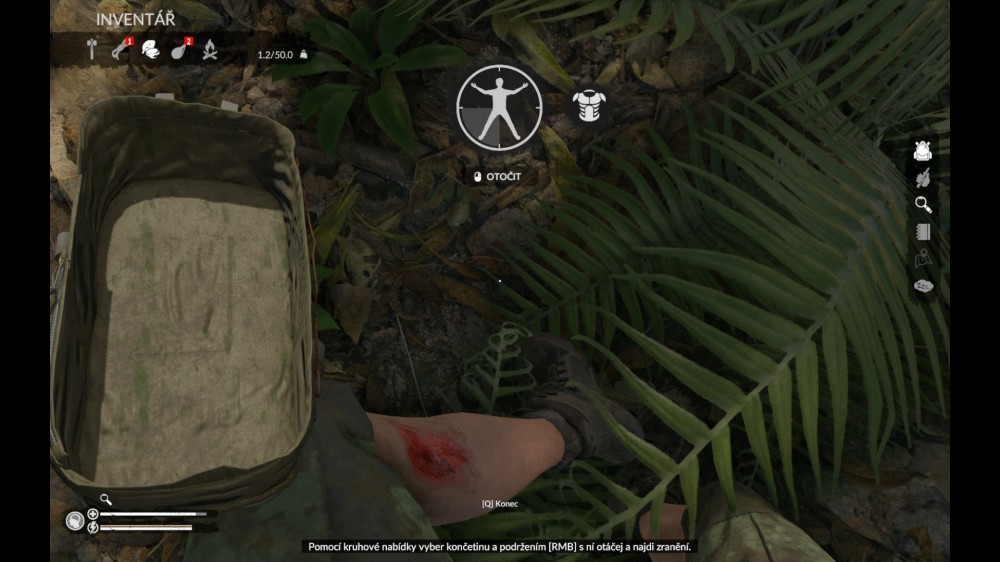The image size is (1000, 562).
Task: Click the small magnifier above the stat bars
Action: [x=105, y=499]
